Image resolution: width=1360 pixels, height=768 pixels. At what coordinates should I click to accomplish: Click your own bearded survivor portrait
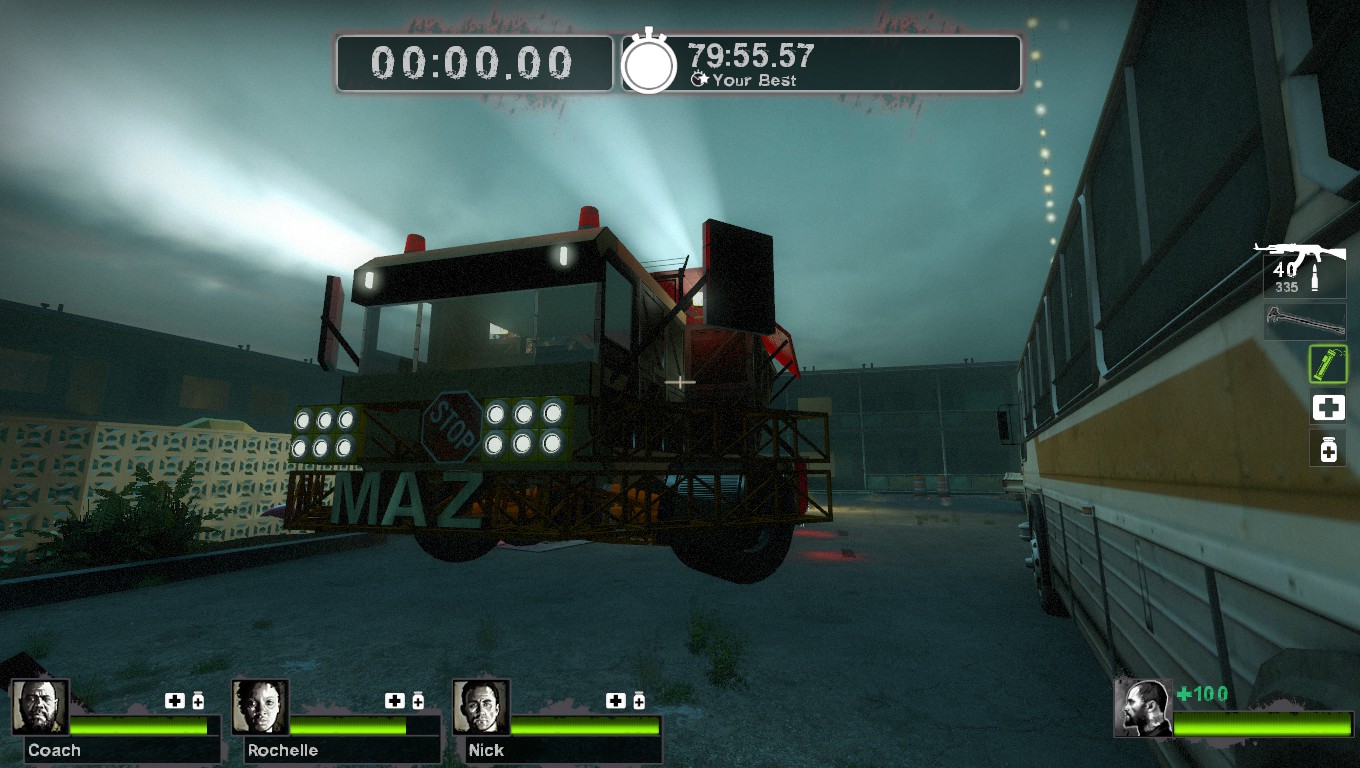(1143, 708)
